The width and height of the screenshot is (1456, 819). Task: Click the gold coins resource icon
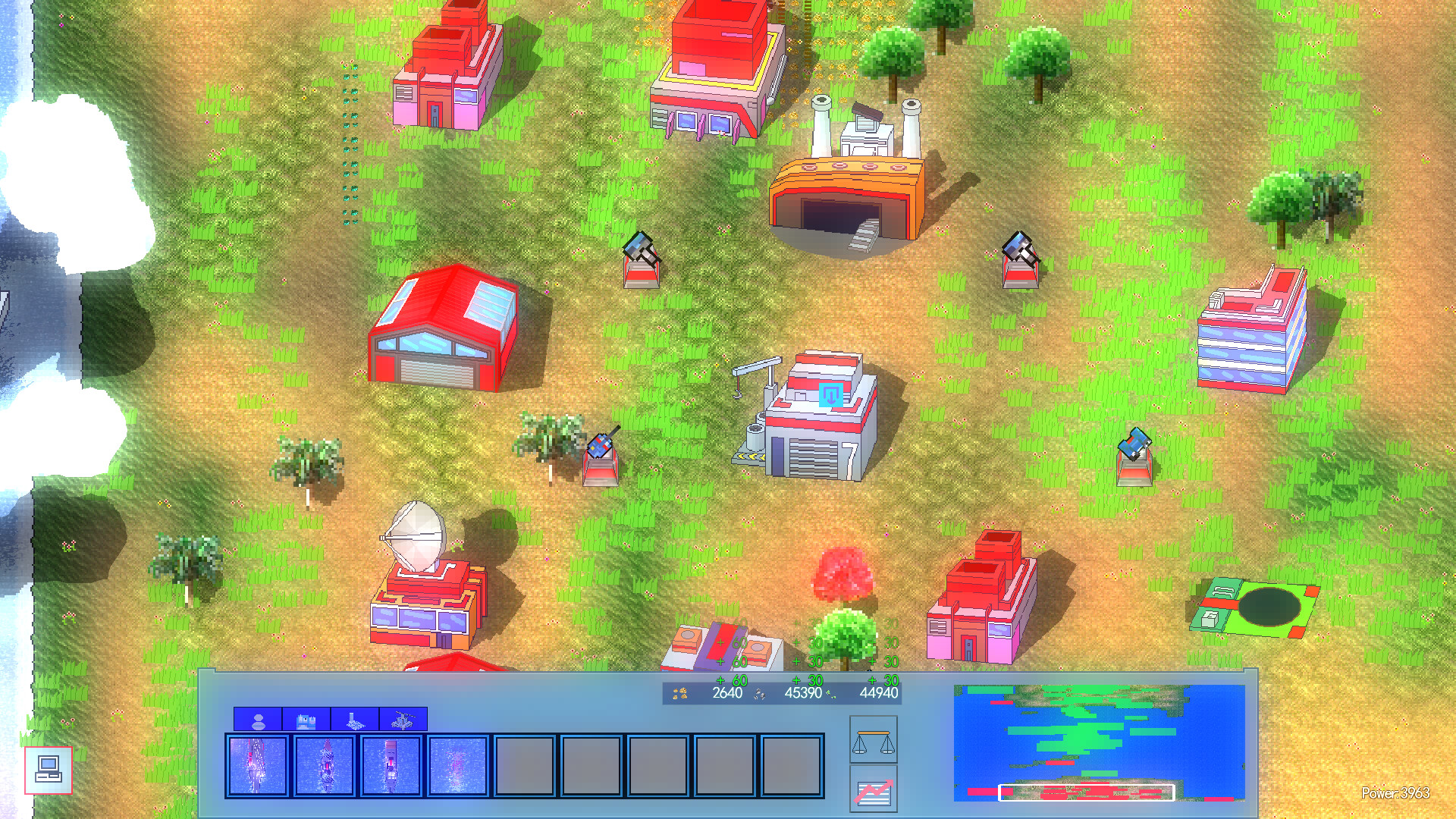pos(679,692)
